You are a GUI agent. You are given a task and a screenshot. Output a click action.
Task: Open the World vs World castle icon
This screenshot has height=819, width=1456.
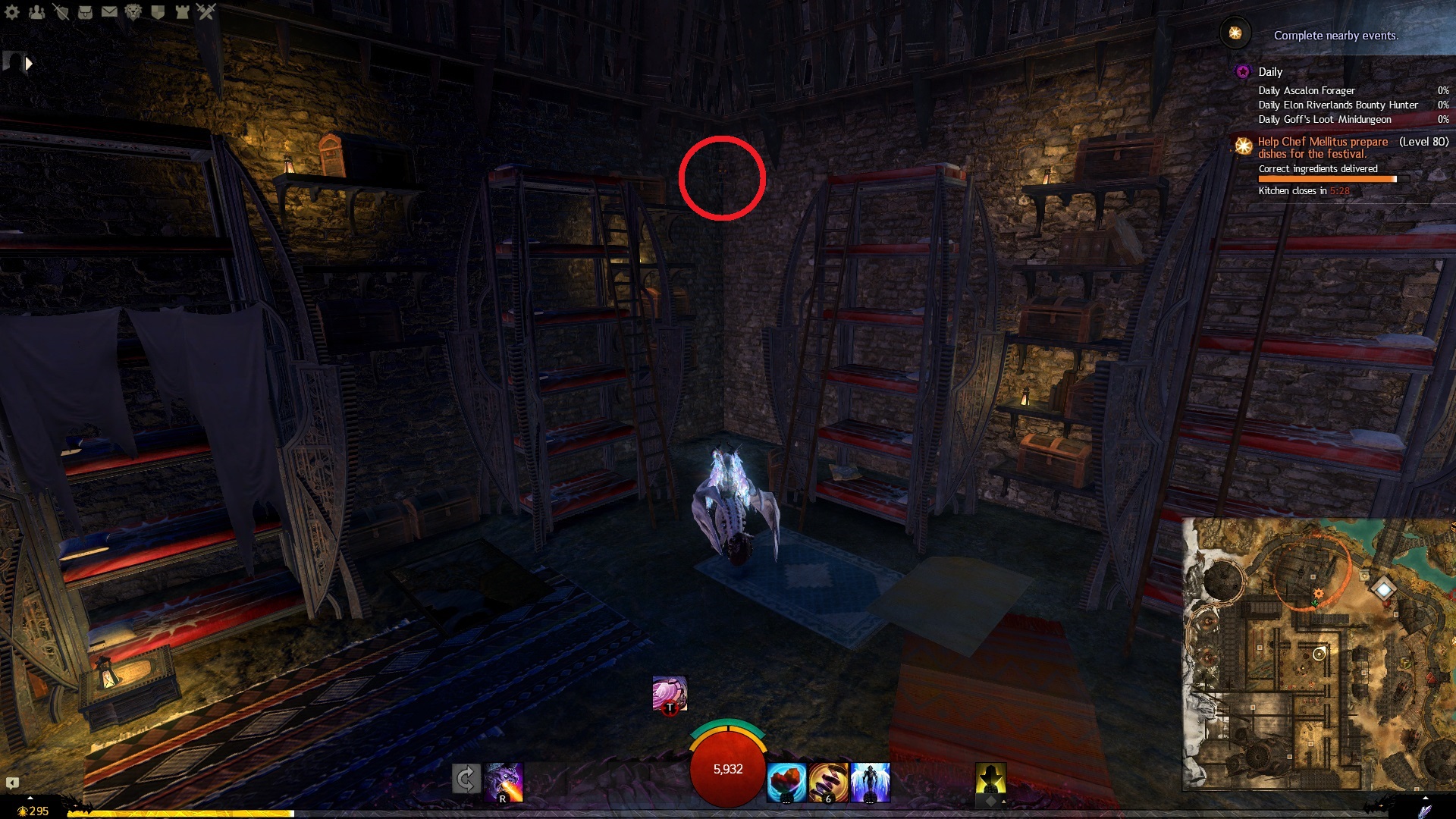(182, 11)
